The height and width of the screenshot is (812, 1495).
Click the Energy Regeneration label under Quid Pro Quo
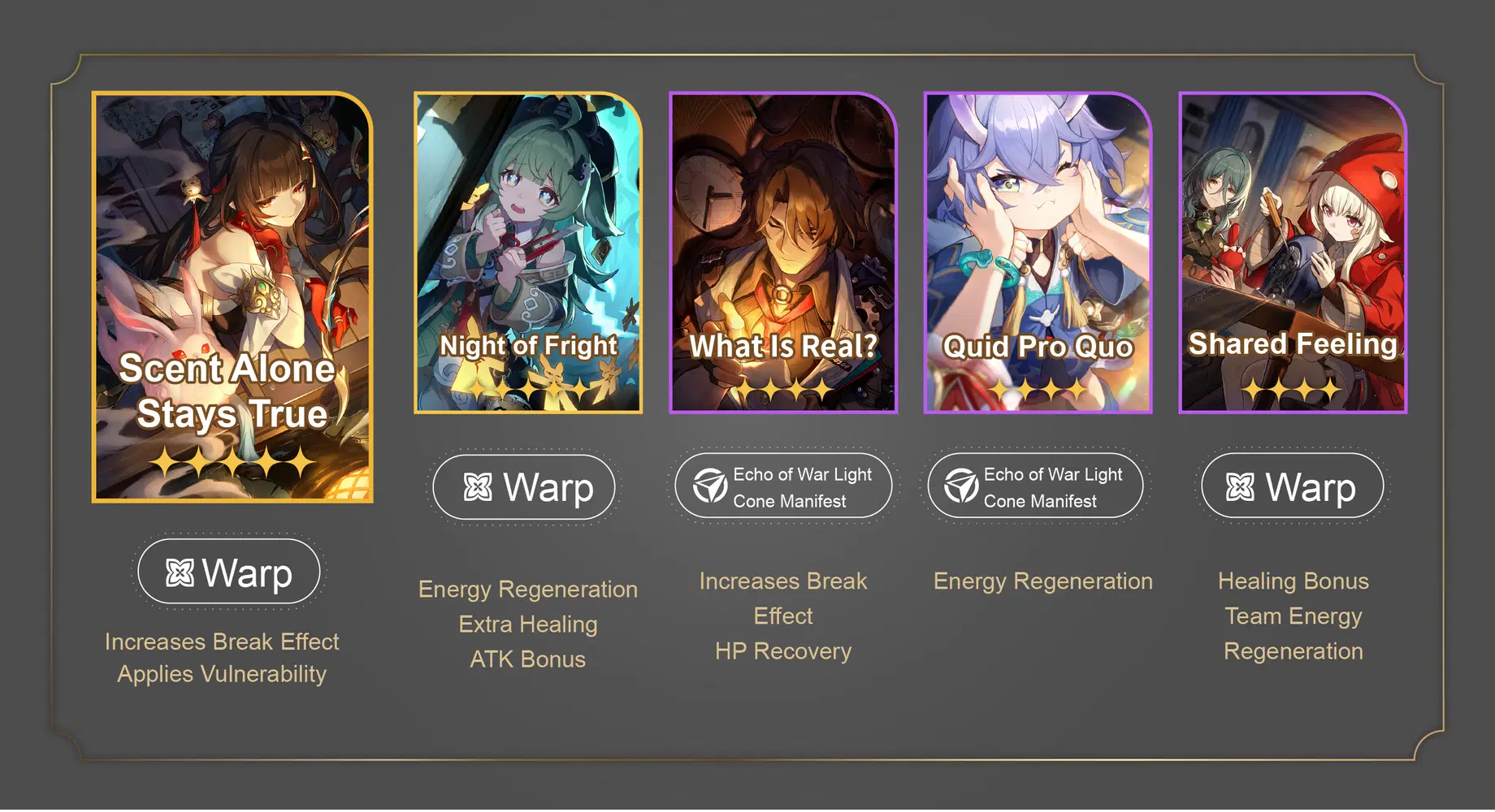(1042, 581)
